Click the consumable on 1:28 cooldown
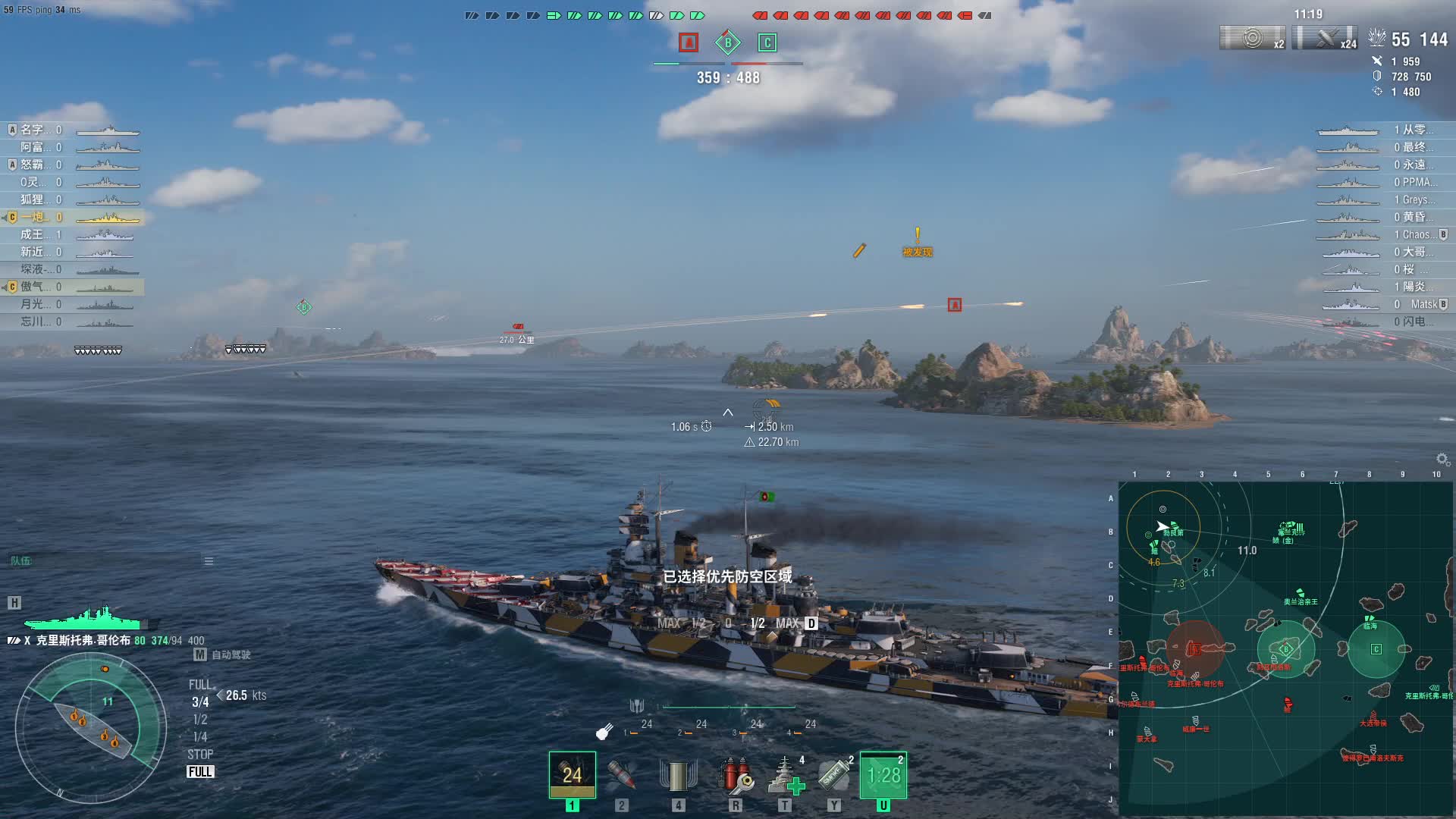Screen dimensions: 1456x819 (883, 775)
